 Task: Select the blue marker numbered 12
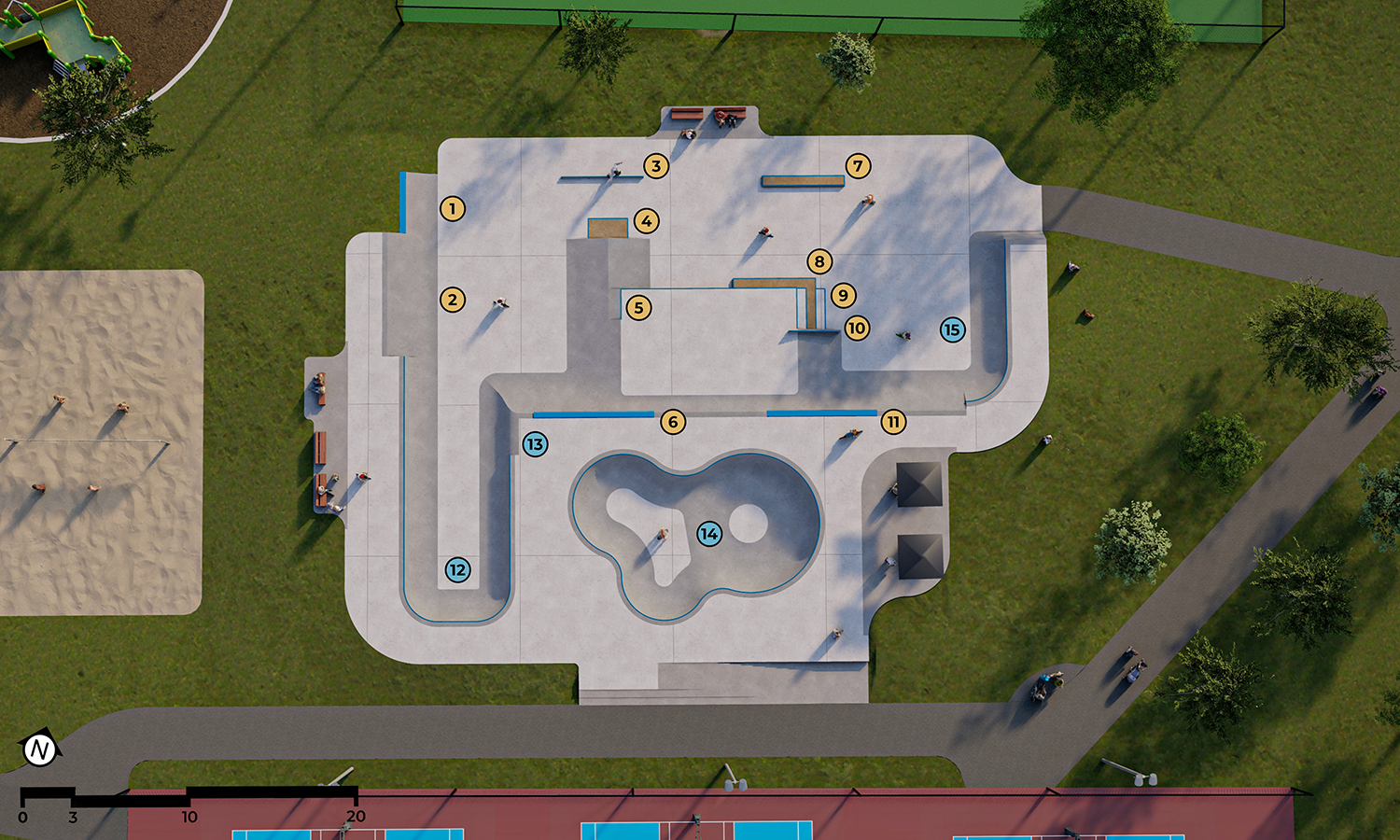457,570
